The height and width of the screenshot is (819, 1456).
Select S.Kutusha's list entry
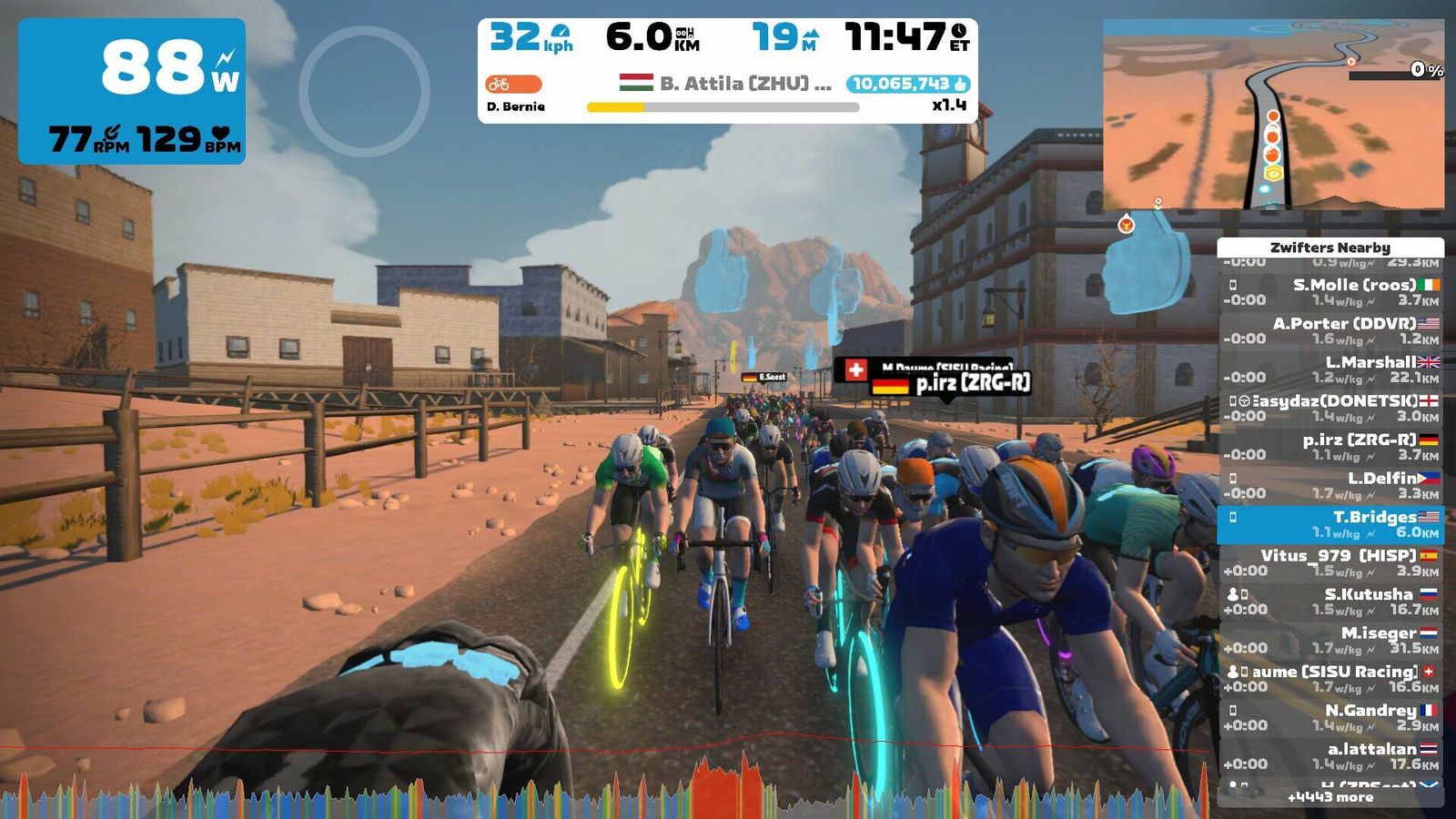click(1330, 602)
